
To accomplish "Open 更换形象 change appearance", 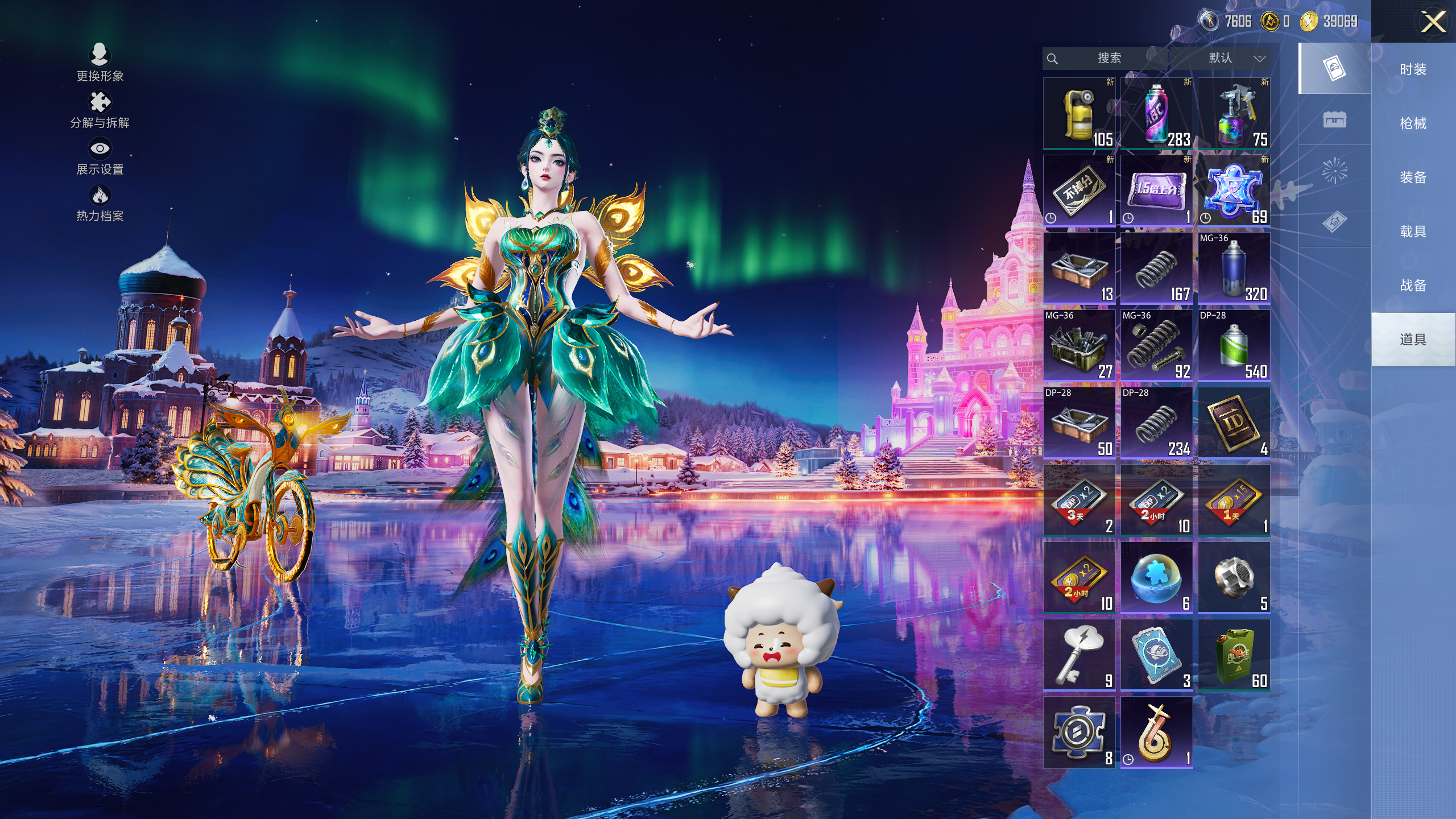I will 100,63.
